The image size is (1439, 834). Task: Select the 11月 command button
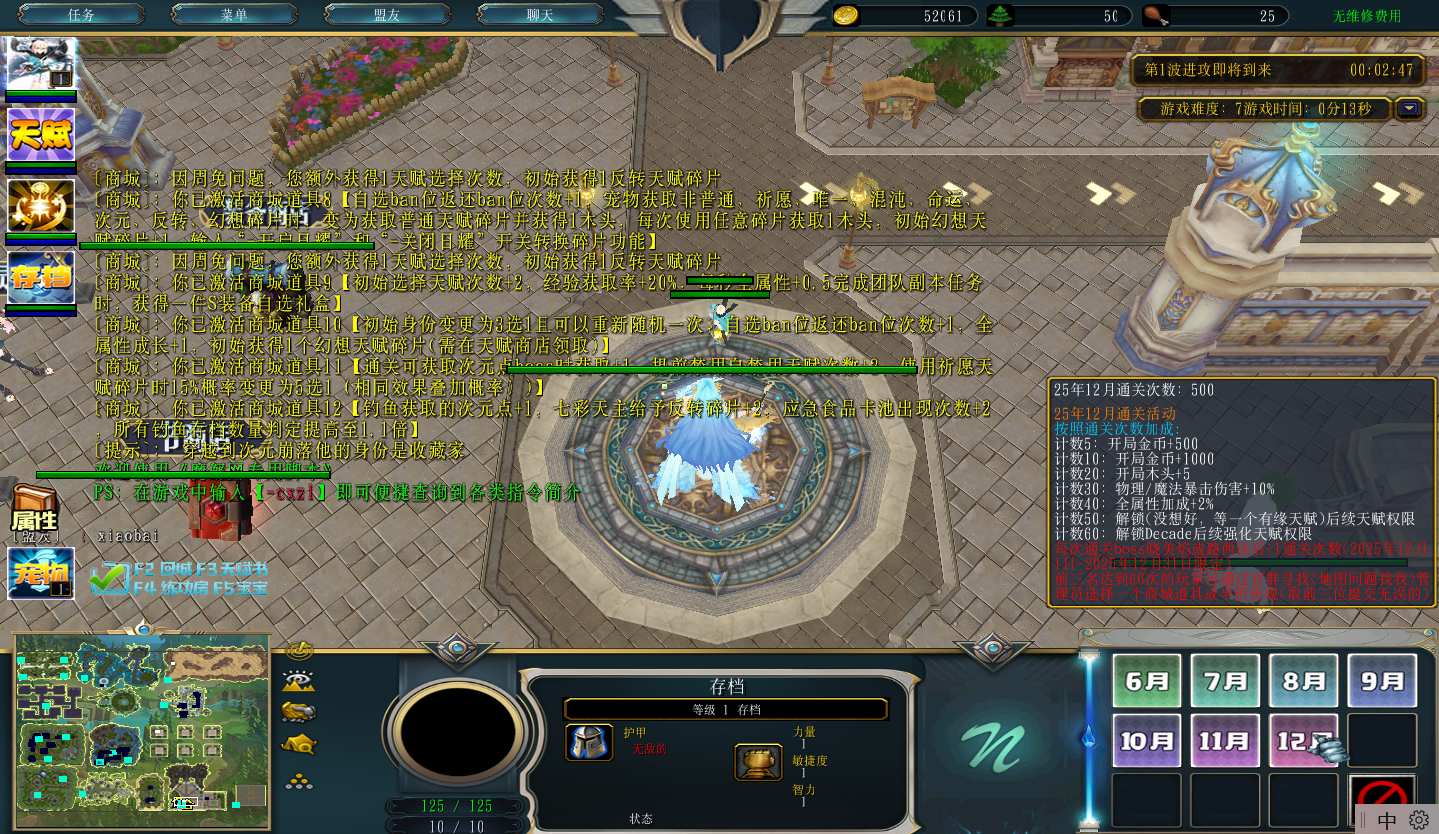(1225, 741)
